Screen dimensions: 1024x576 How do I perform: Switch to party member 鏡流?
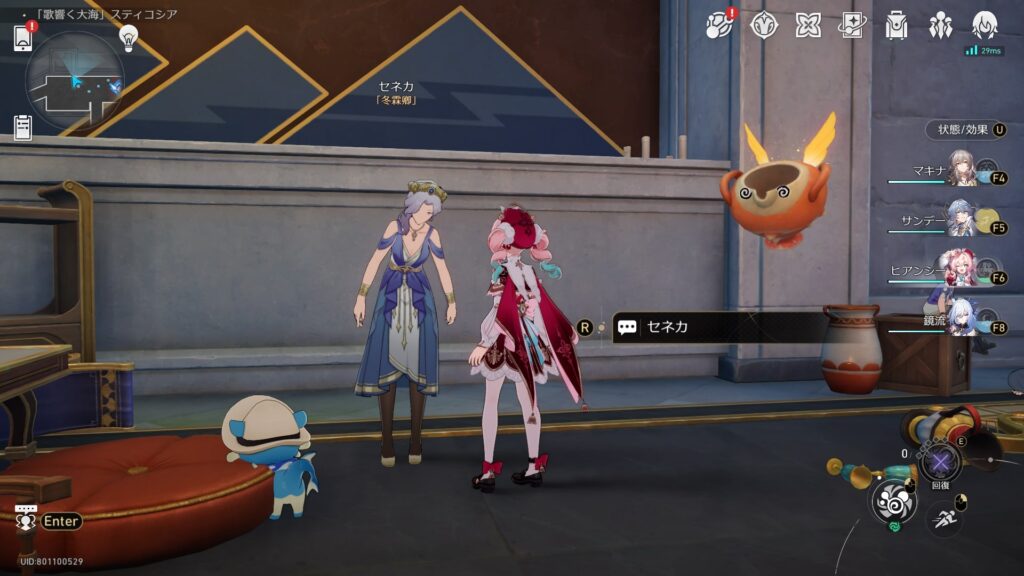(x=961, y=320)
